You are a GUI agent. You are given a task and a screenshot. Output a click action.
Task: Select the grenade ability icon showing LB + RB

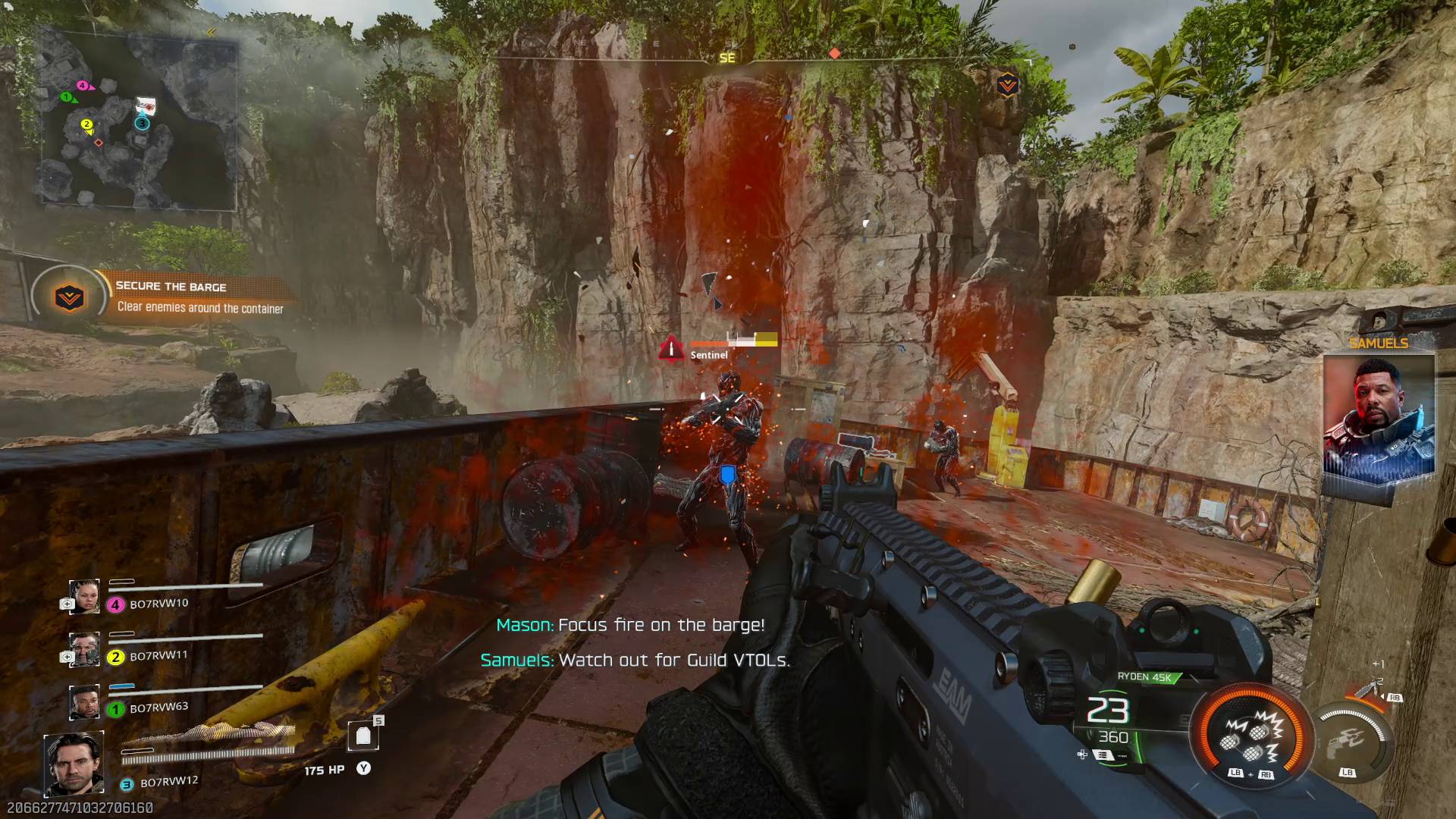(x=1251, y=738)
